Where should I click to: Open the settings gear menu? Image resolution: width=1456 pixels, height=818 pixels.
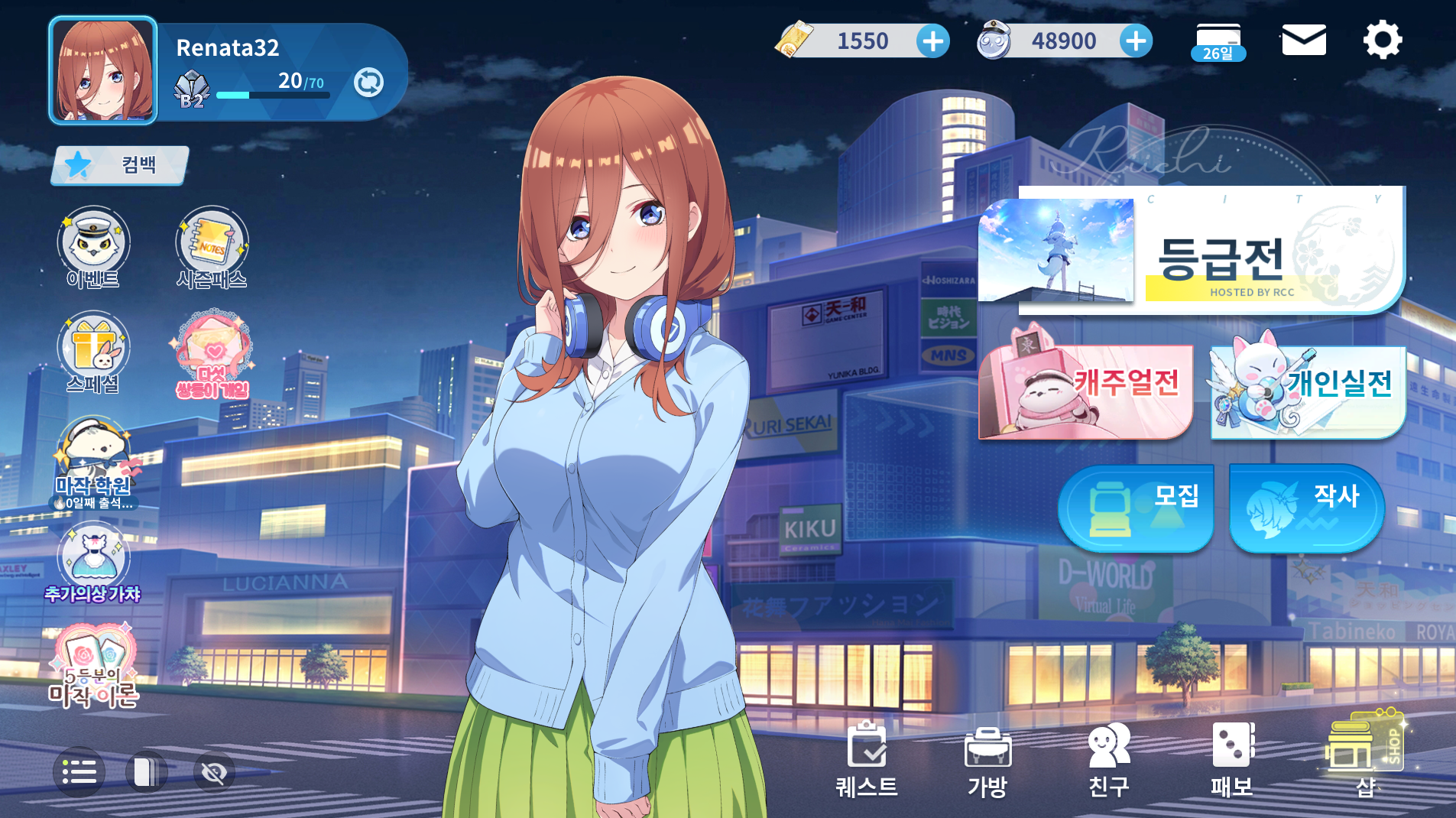pos(1382,40)
